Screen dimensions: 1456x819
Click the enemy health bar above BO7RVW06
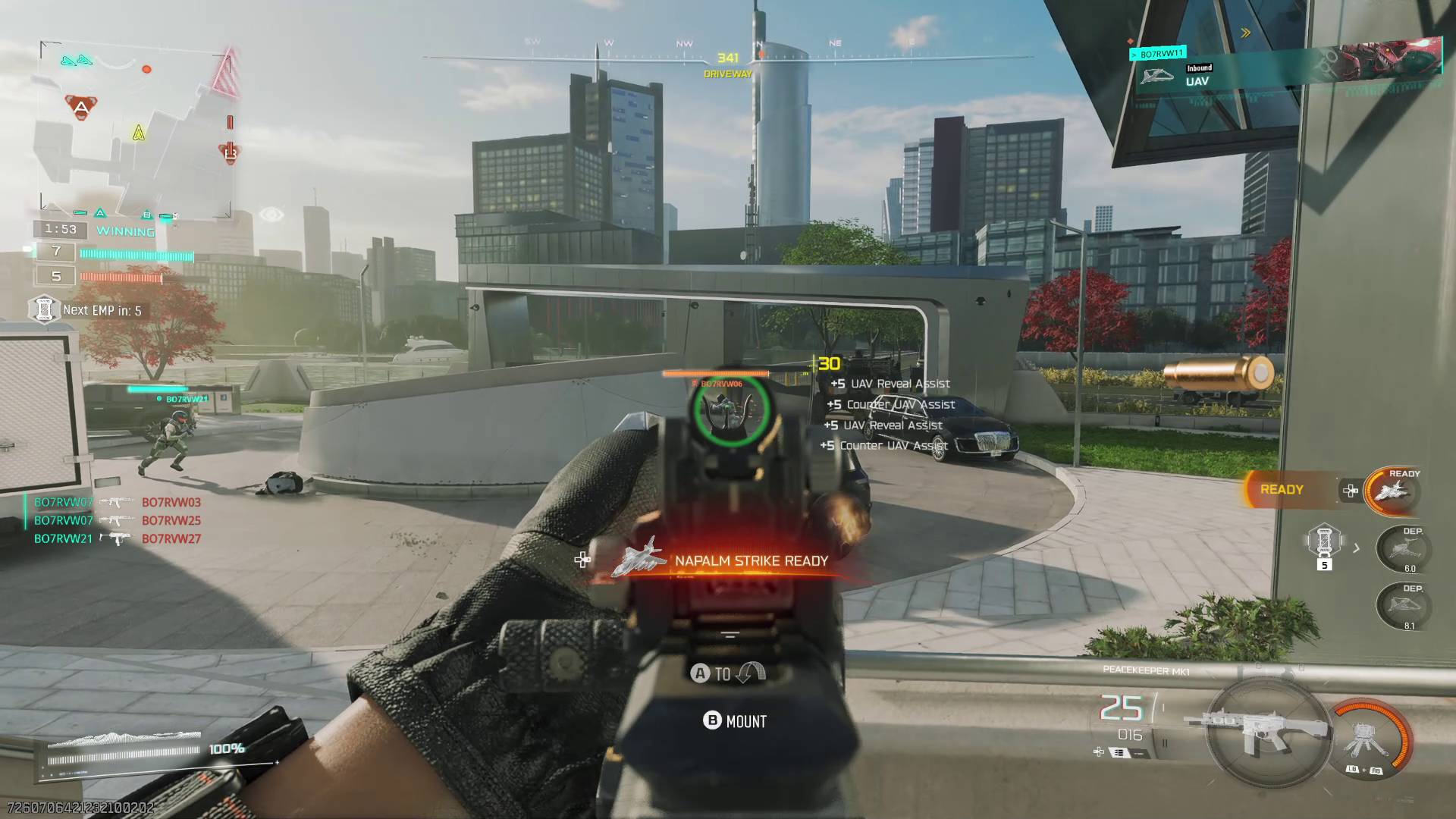[x=717, y=373]
